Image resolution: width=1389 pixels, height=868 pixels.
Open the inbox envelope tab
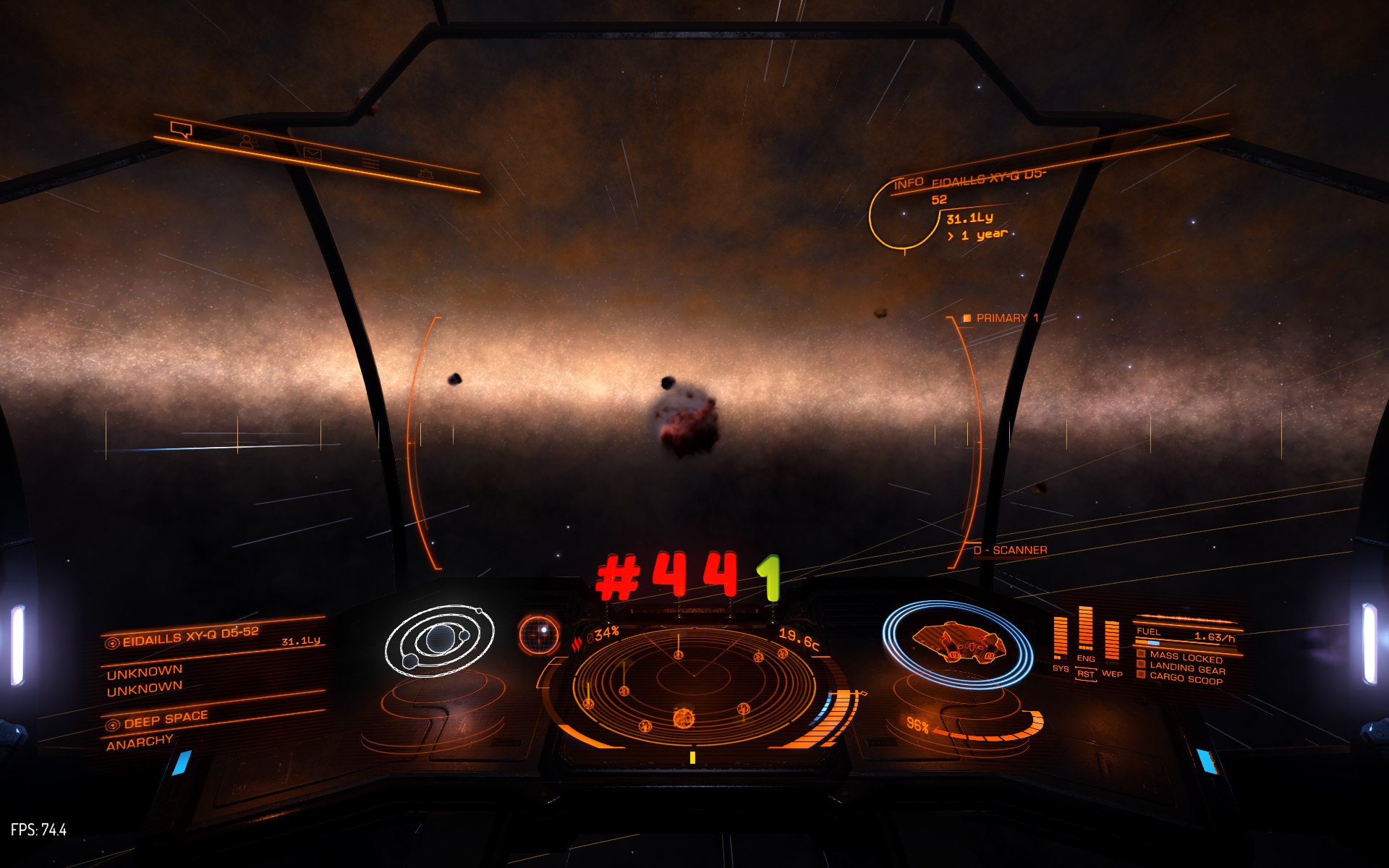click(313, 153)
